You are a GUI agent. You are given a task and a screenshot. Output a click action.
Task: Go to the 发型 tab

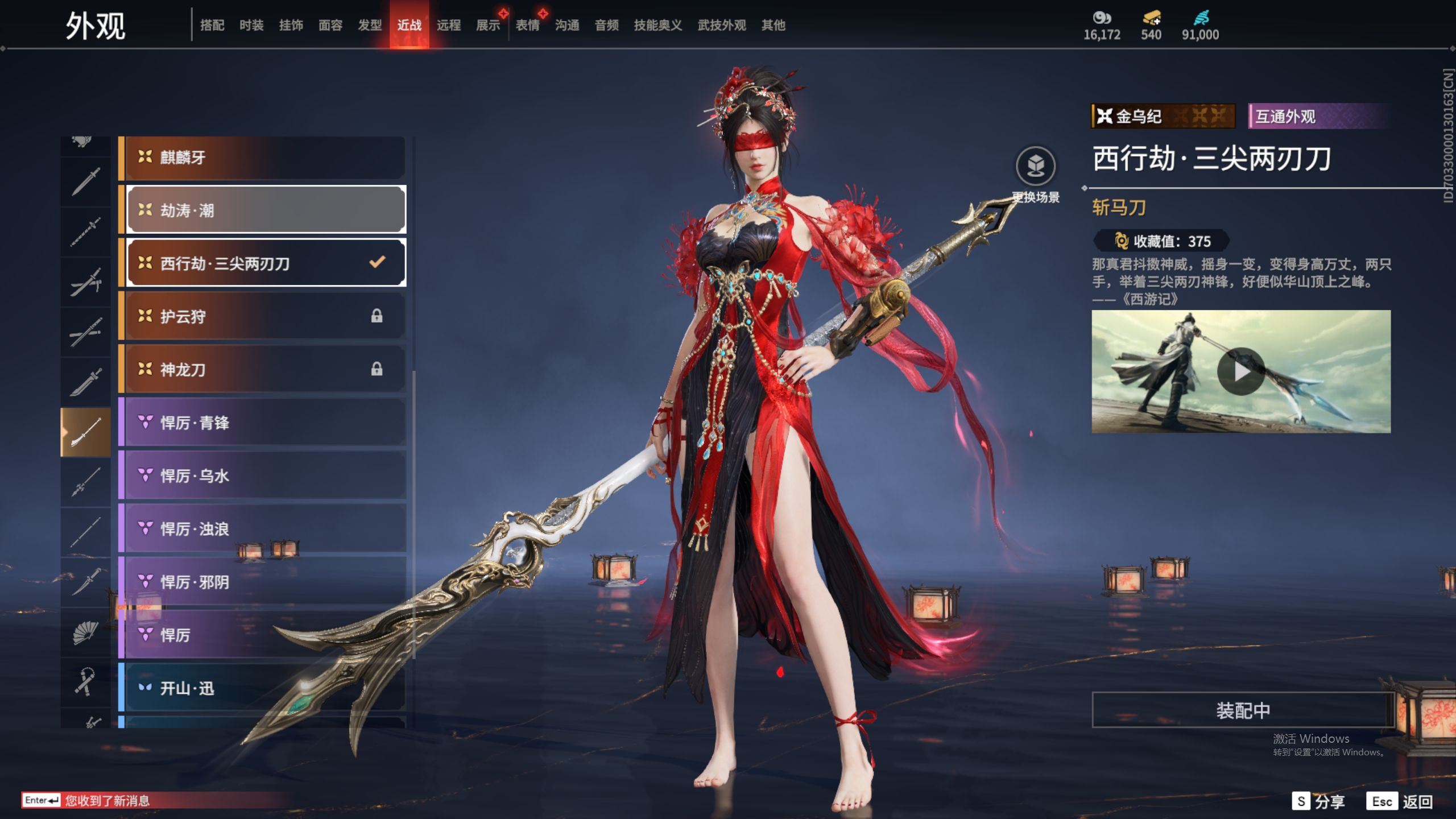tap(370, 25)
